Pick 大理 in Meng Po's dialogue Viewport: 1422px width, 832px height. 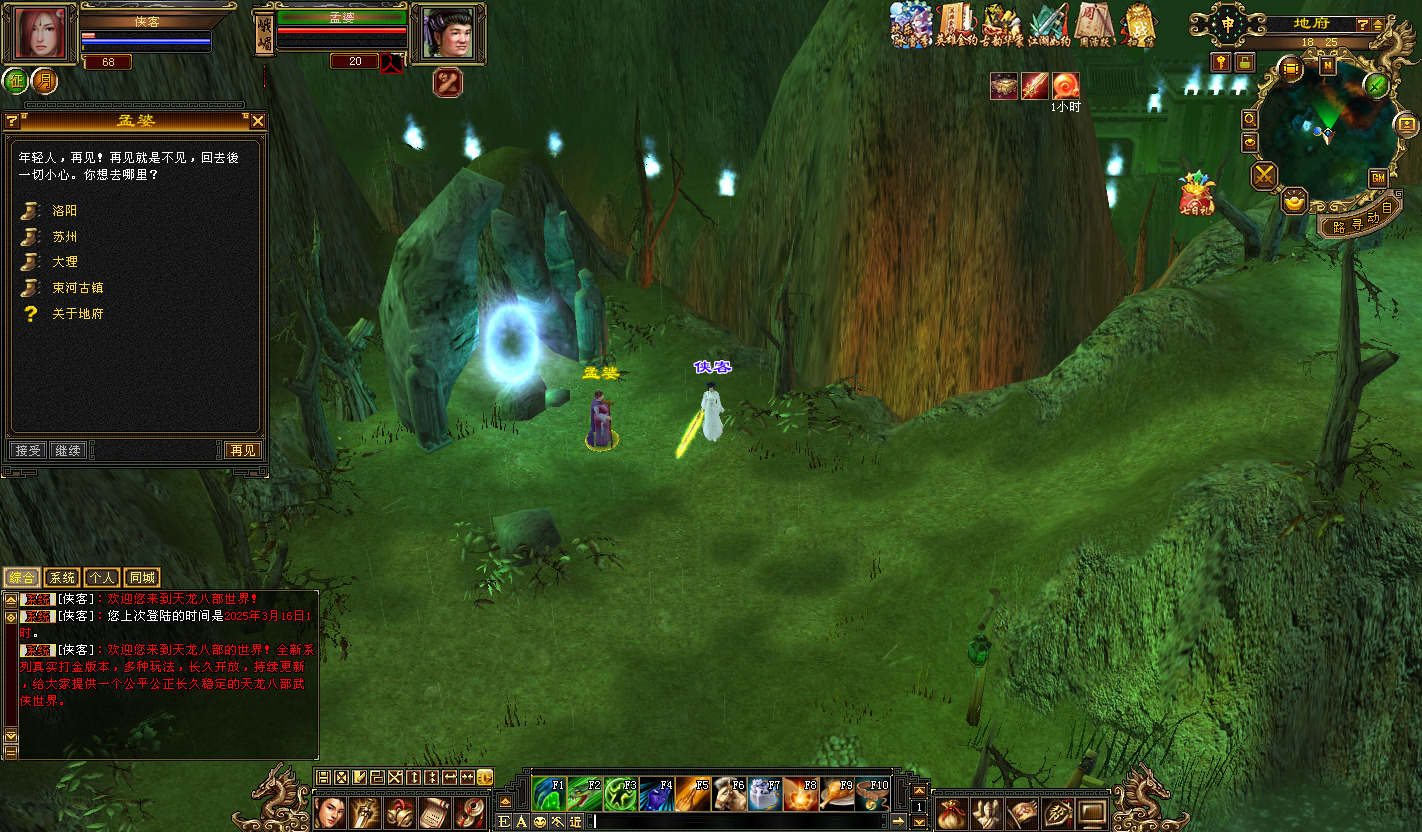64,262
